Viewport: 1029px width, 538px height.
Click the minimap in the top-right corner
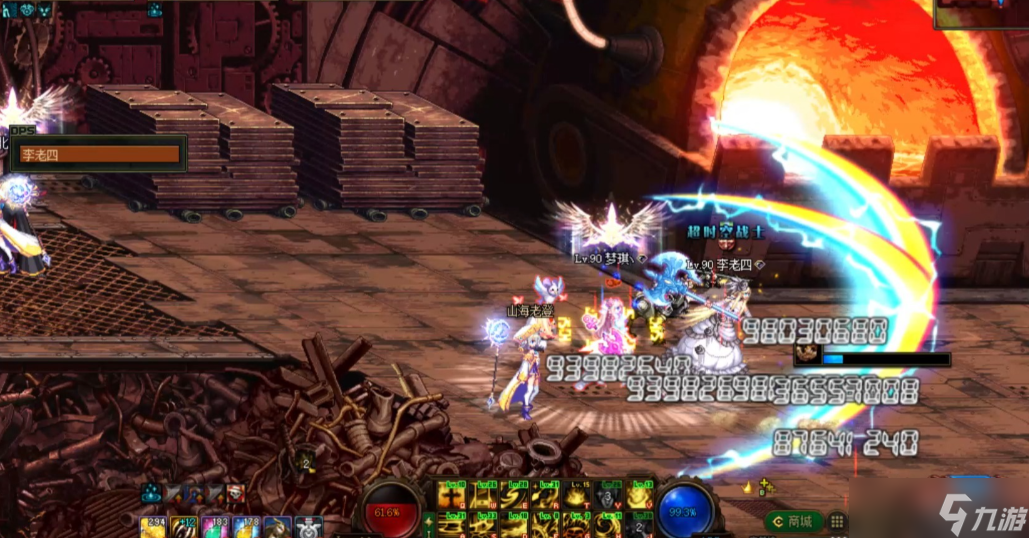pyautogui.click(x=980, y=14)
